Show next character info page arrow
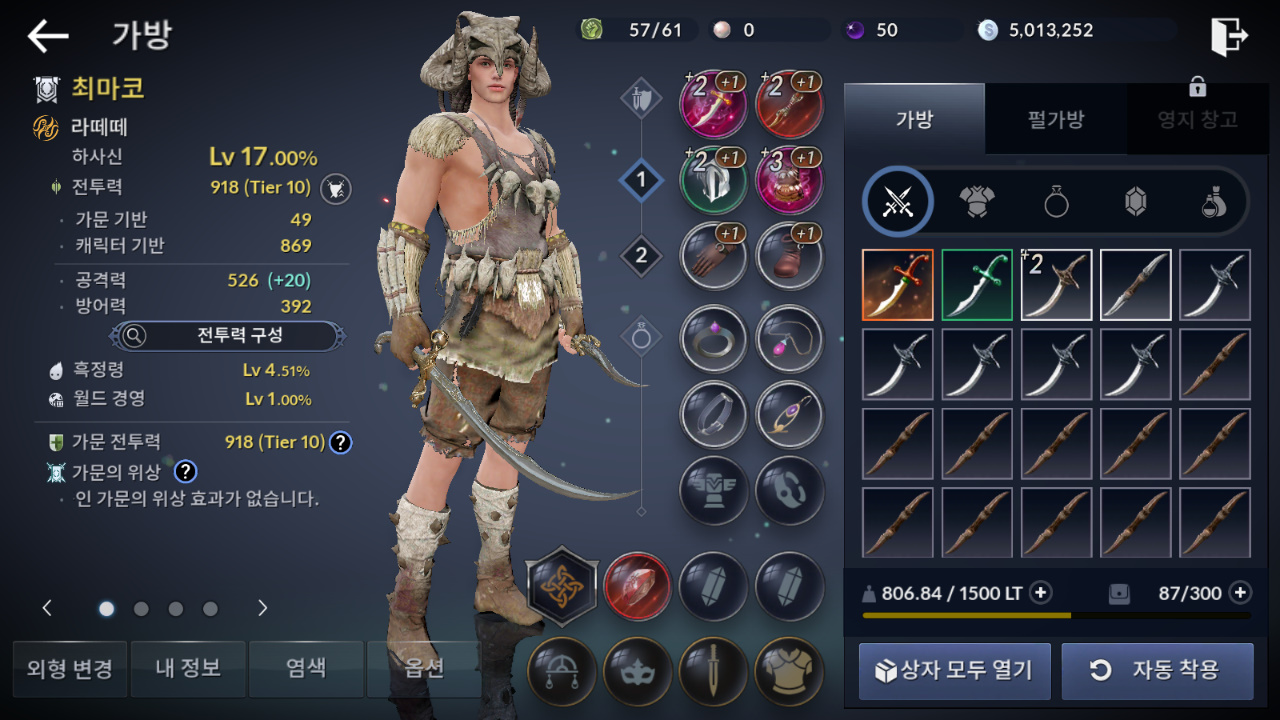1280x720 pixels. (x=263, y=608)
